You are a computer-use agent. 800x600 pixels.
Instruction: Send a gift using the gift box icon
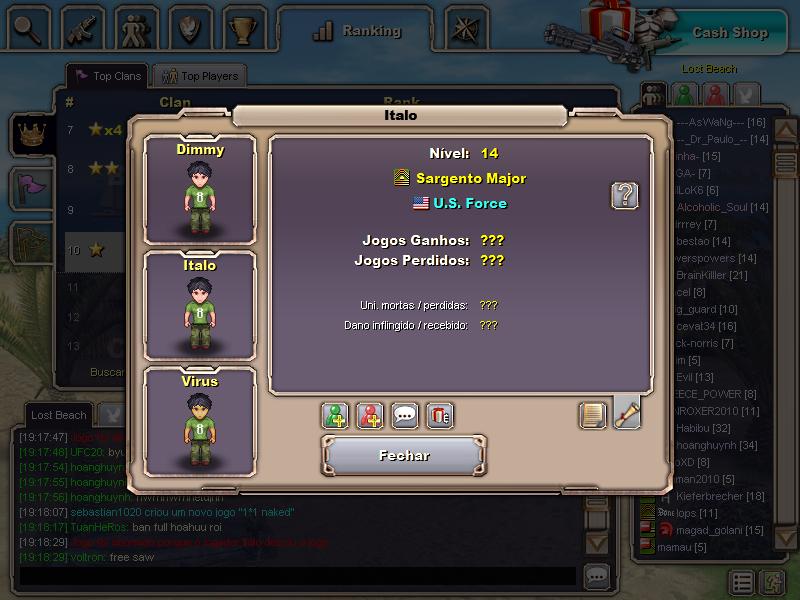click(439, 415)
